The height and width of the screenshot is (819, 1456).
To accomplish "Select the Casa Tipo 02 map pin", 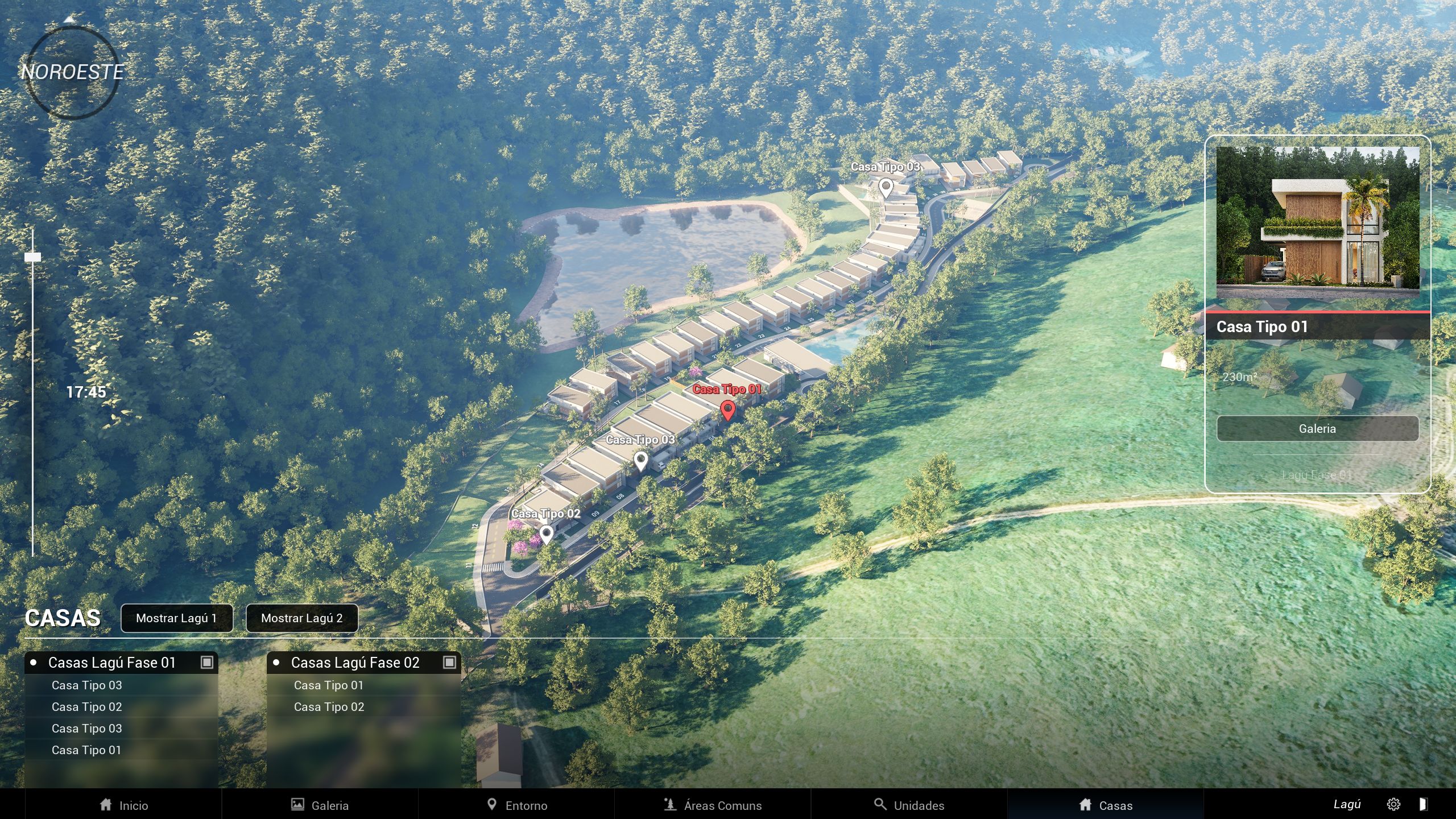I will pos(547,534).
